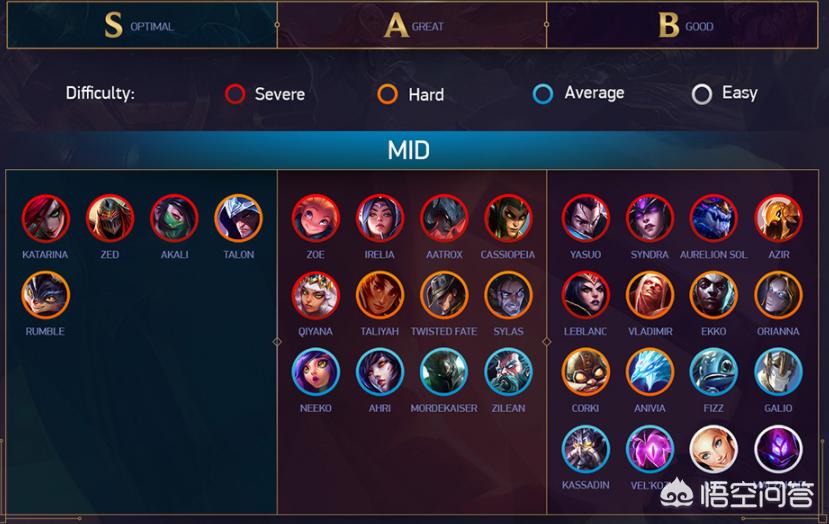Select Cassiopeia's champion icon
The image size is (829, 524).
508,218
